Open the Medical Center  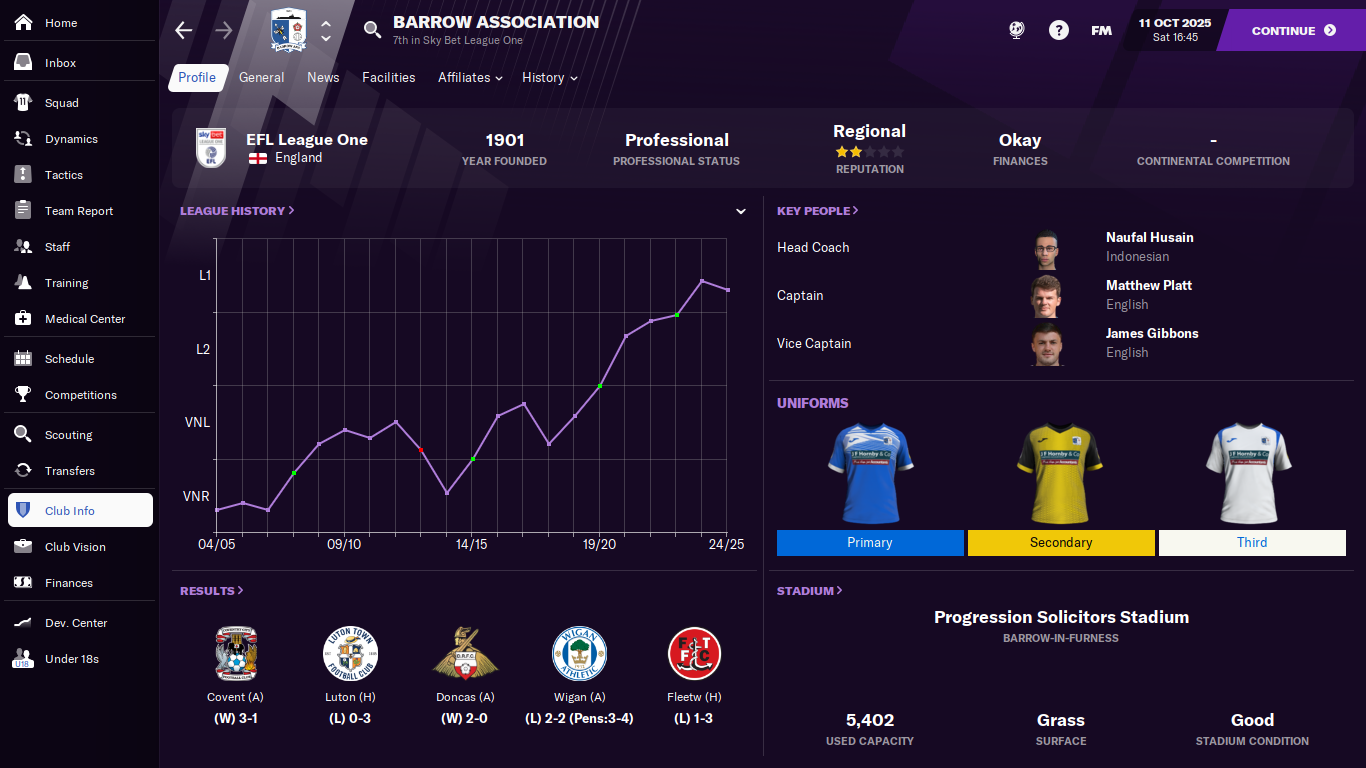pyautogui.click(x=84, y=319)
